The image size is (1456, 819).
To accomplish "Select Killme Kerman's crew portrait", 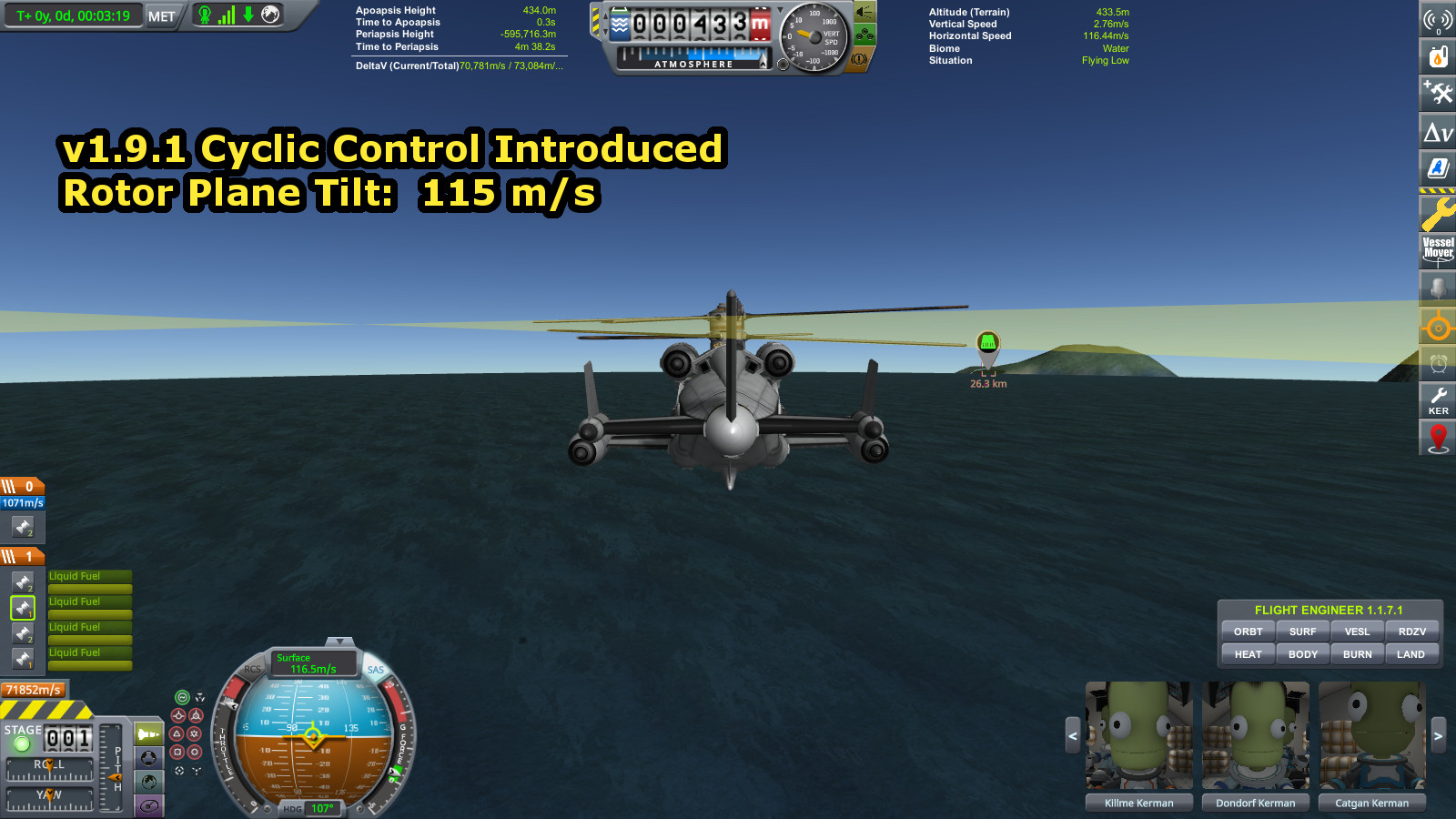I will pos(1138,735).
